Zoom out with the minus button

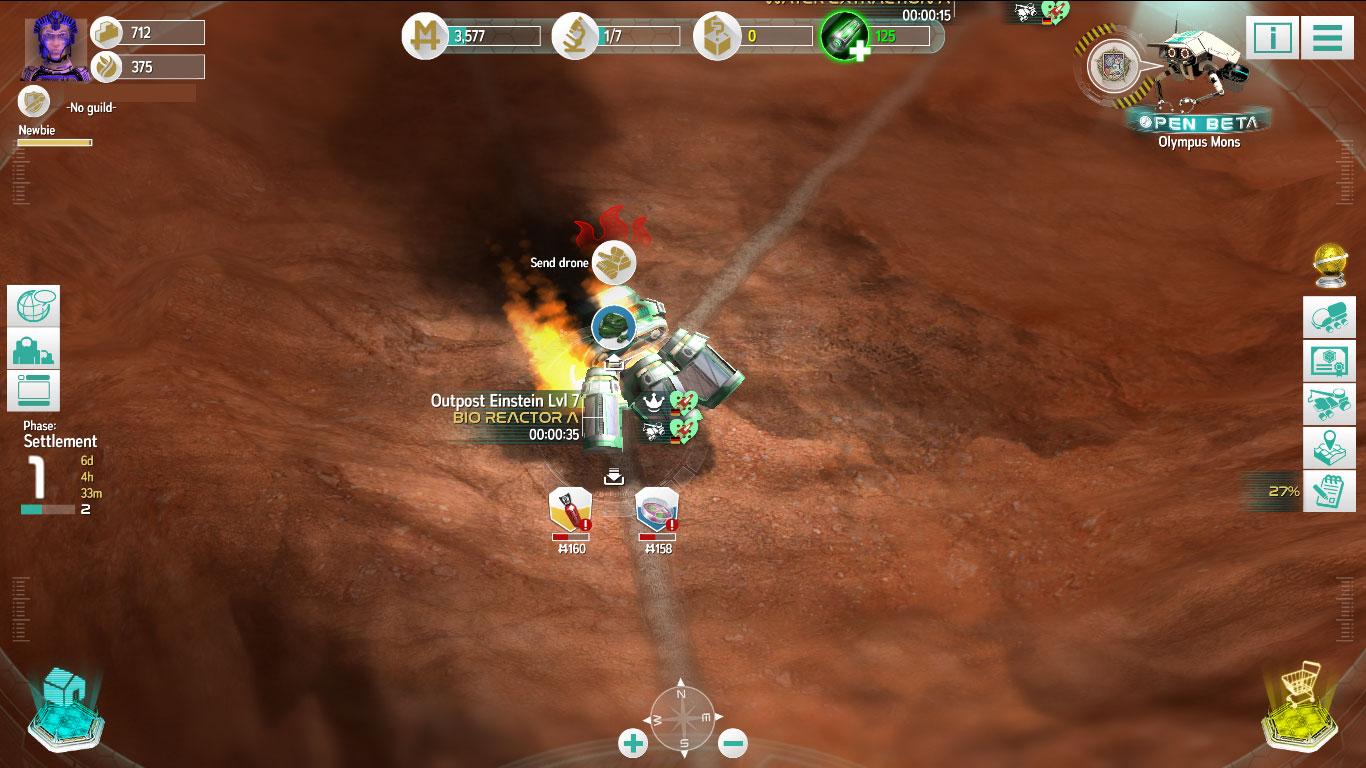pos(733,743)
